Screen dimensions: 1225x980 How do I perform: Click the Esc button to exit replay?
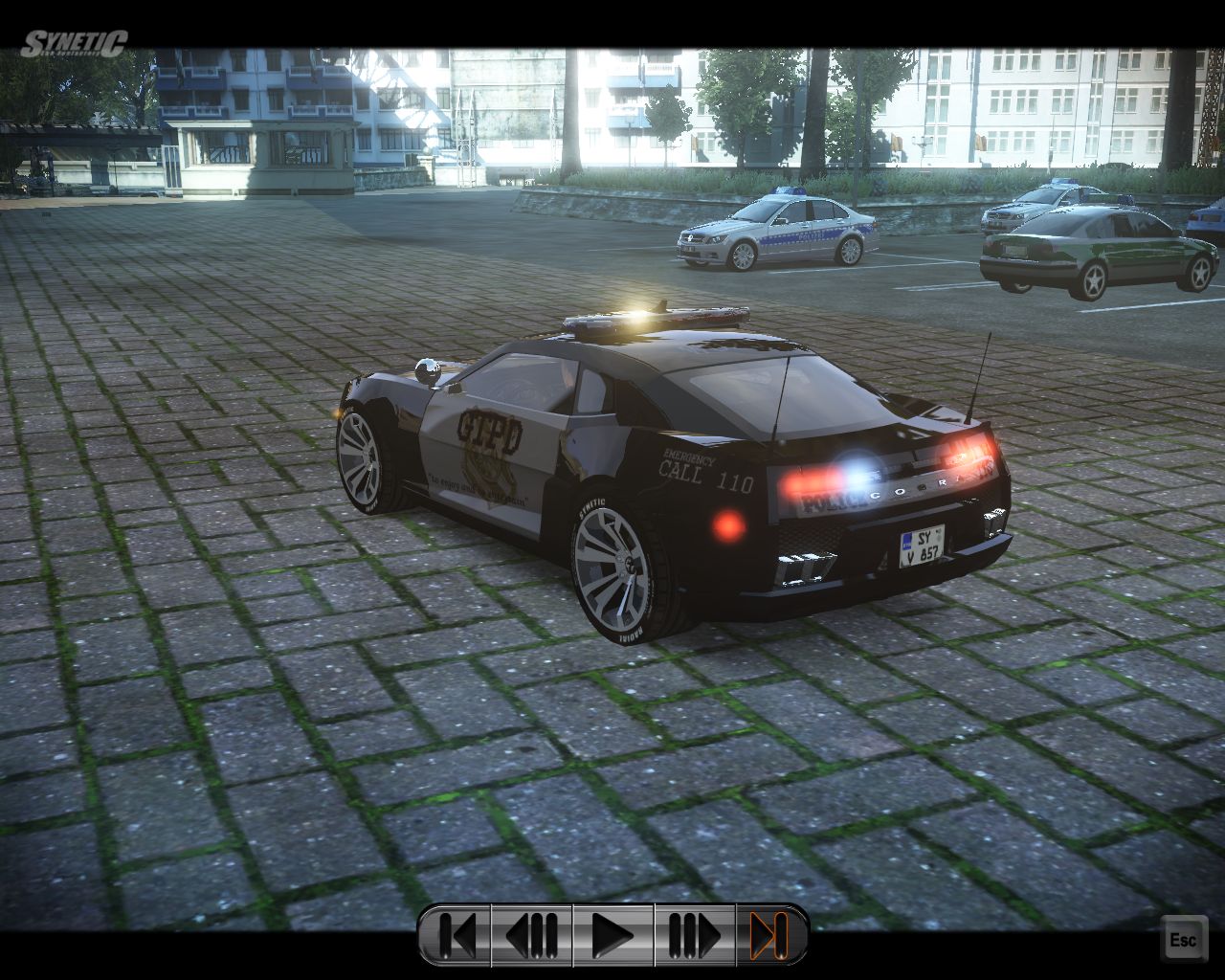(1183, 939)
